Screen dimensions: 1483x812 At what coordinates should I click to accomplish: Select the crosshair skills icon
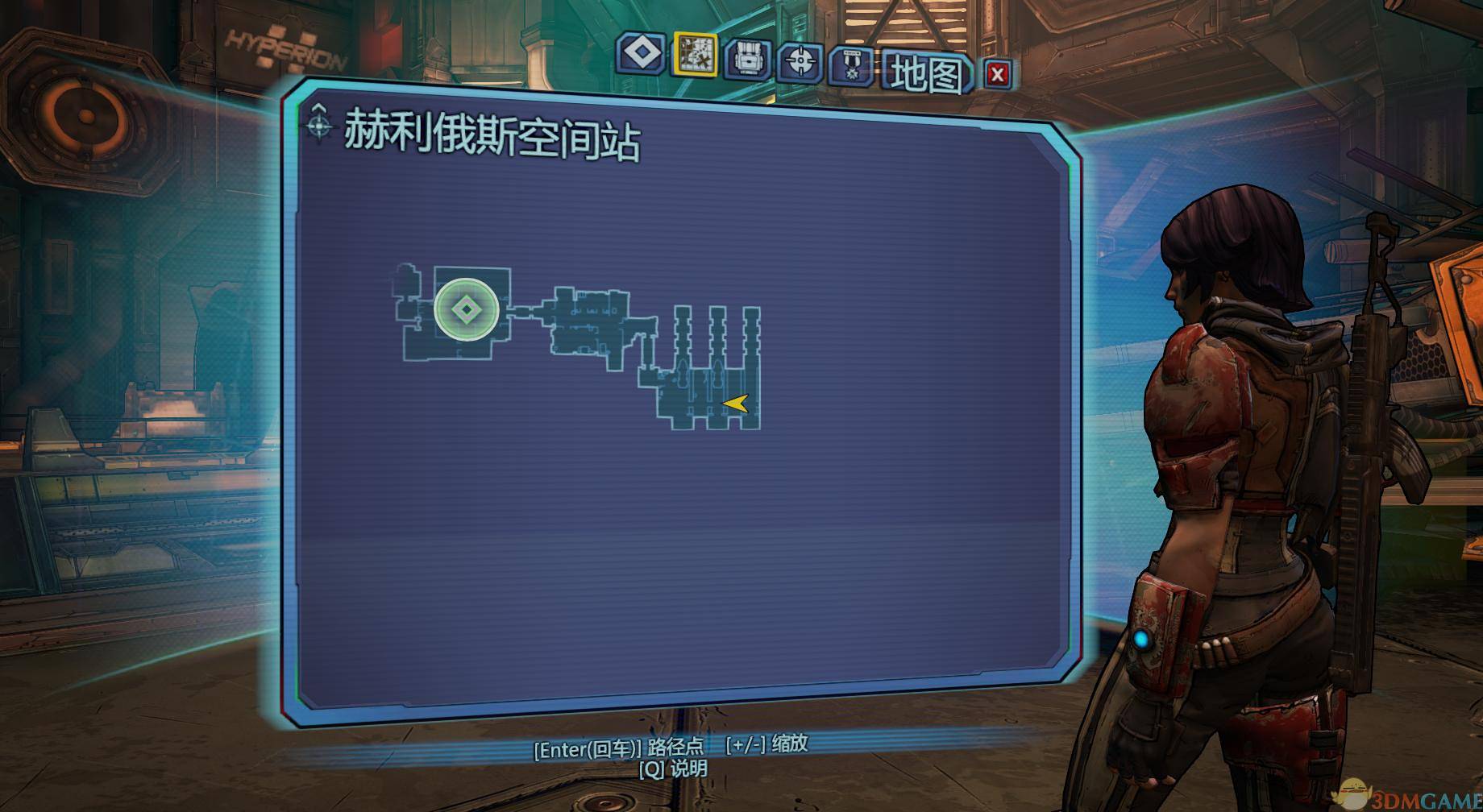pos(801,58)
